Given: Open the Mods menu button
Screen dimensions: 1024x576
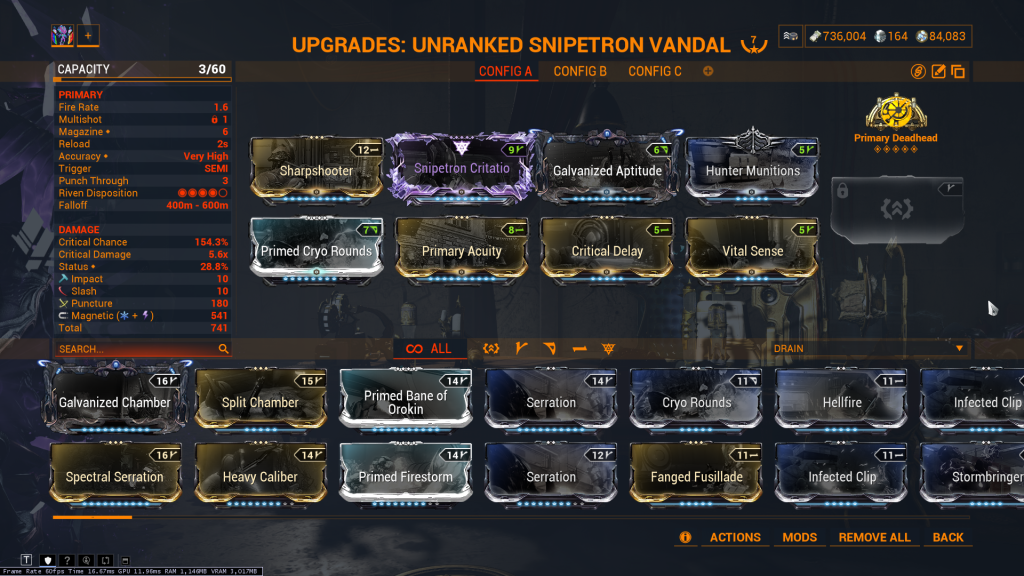Looking at the screenshot, I should pos(800,537).
